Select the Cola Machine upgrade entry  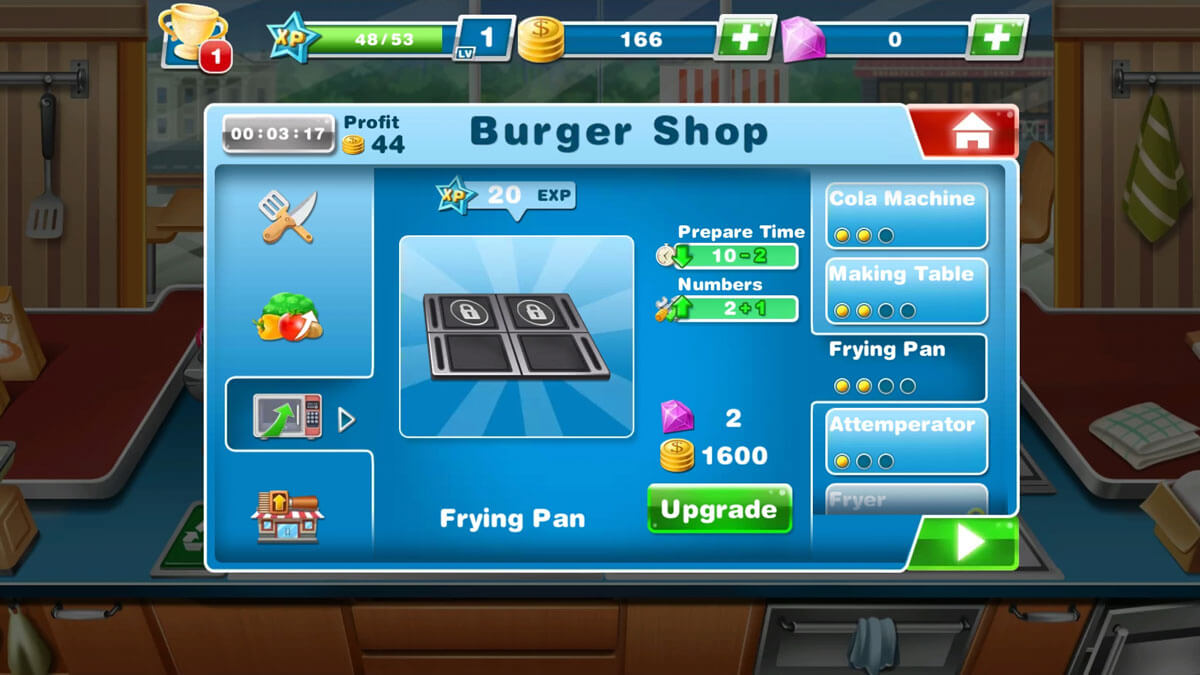pyautogui.click(x=906, y=215)
